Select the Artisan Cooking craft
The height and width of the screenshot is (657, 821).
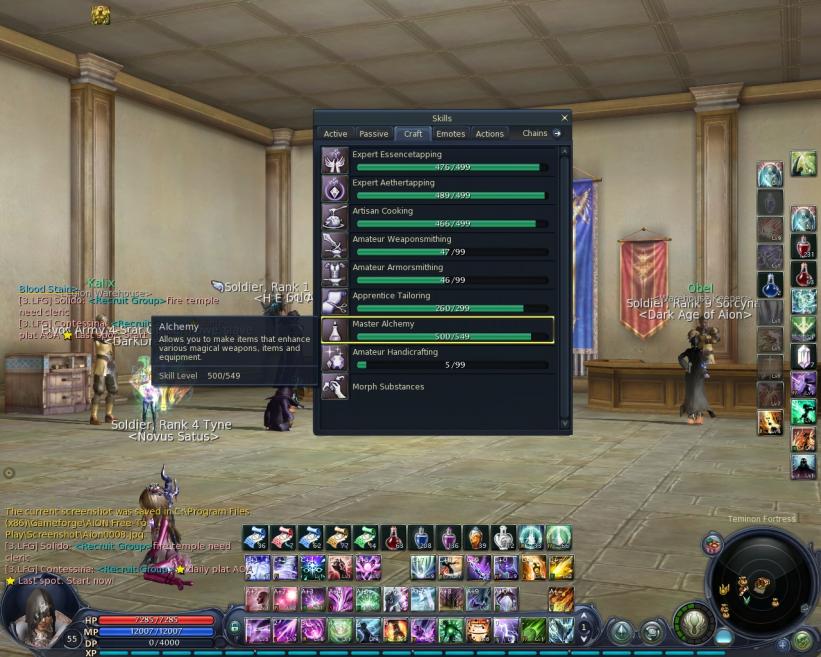[437, 217]
